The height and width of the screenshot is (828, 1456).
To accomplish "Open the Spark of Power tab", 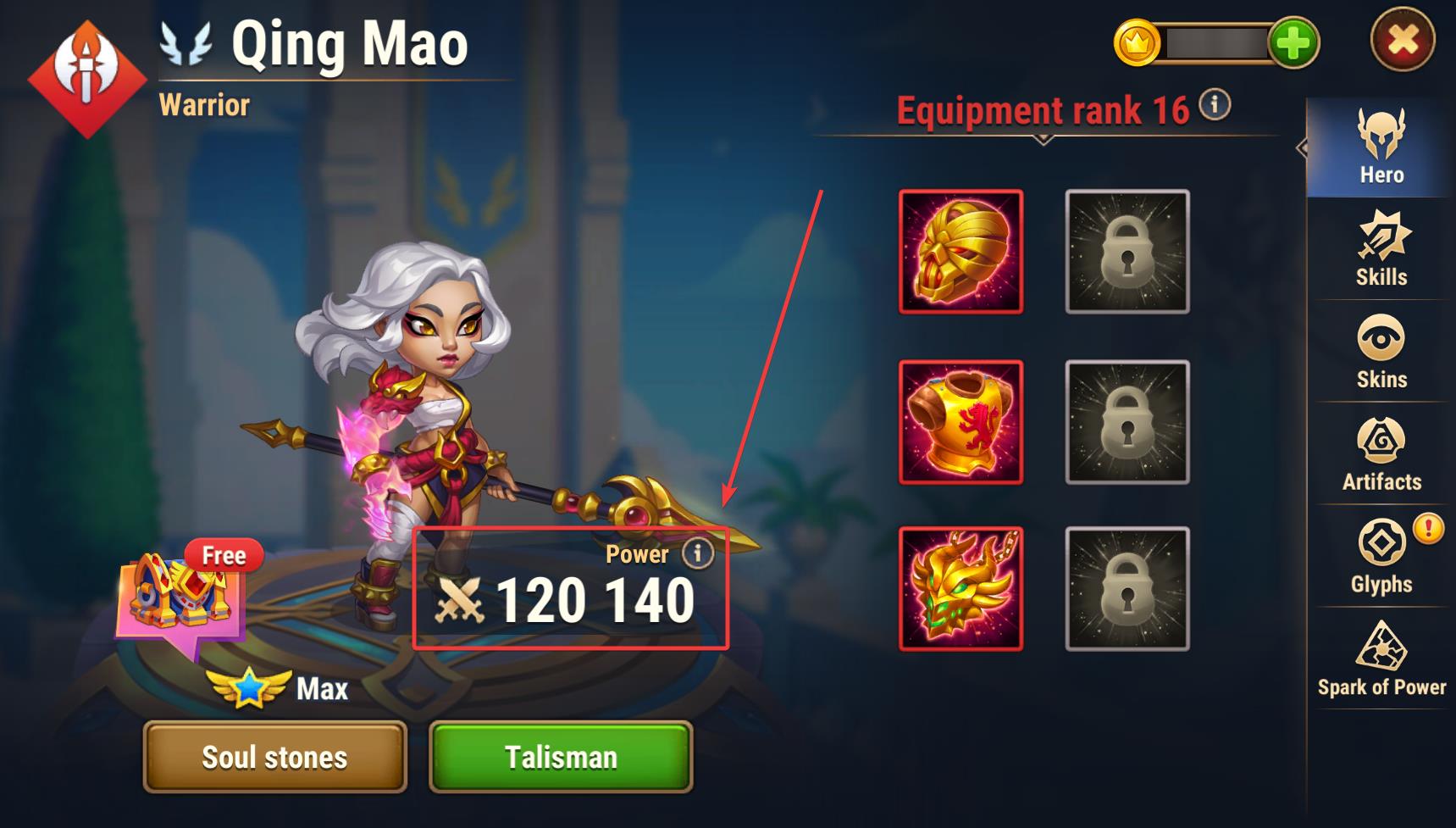I will (1381, 659).
